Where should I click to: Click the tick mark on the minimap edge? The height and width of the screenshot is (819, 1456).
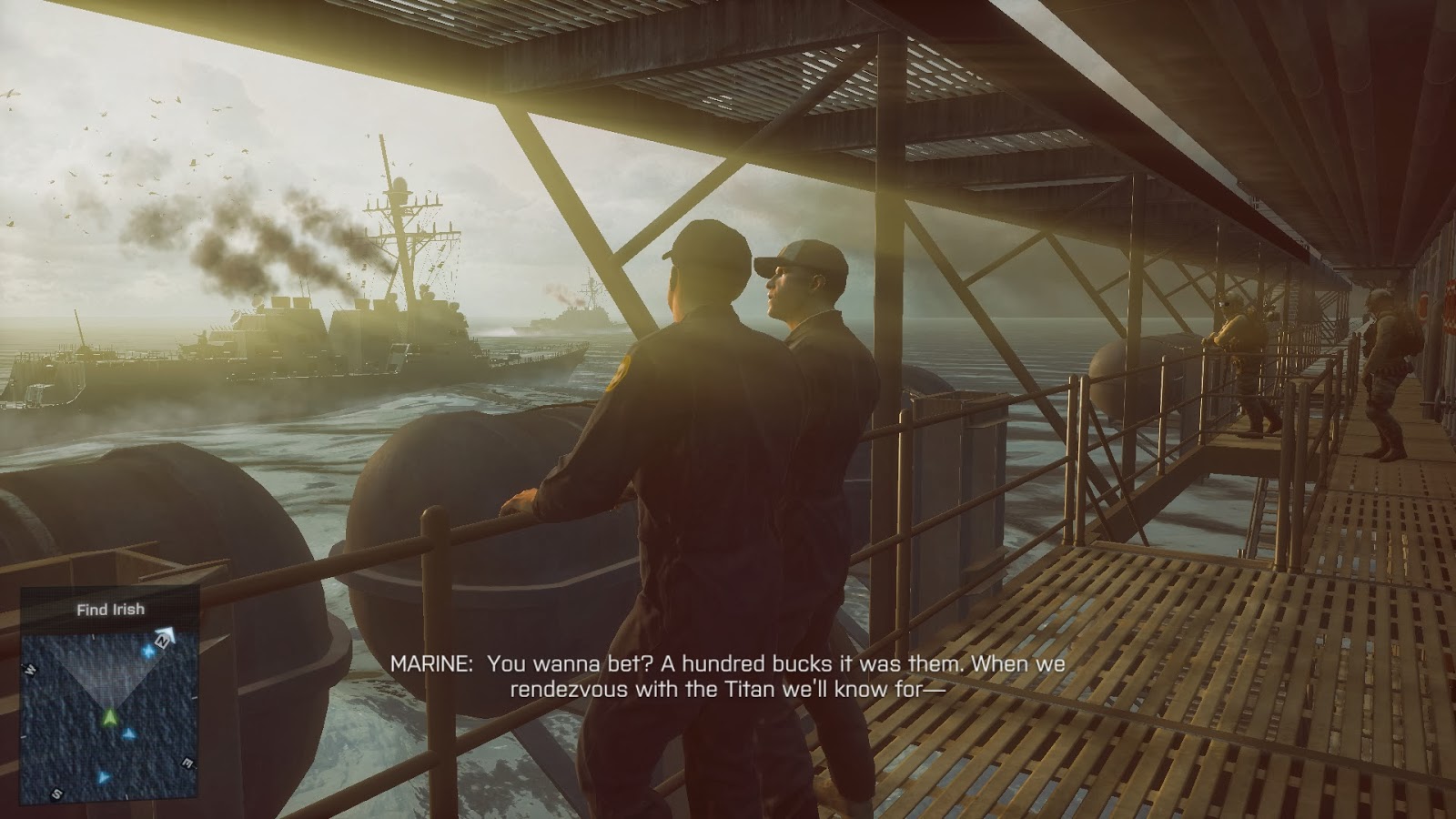pos(93,638)
